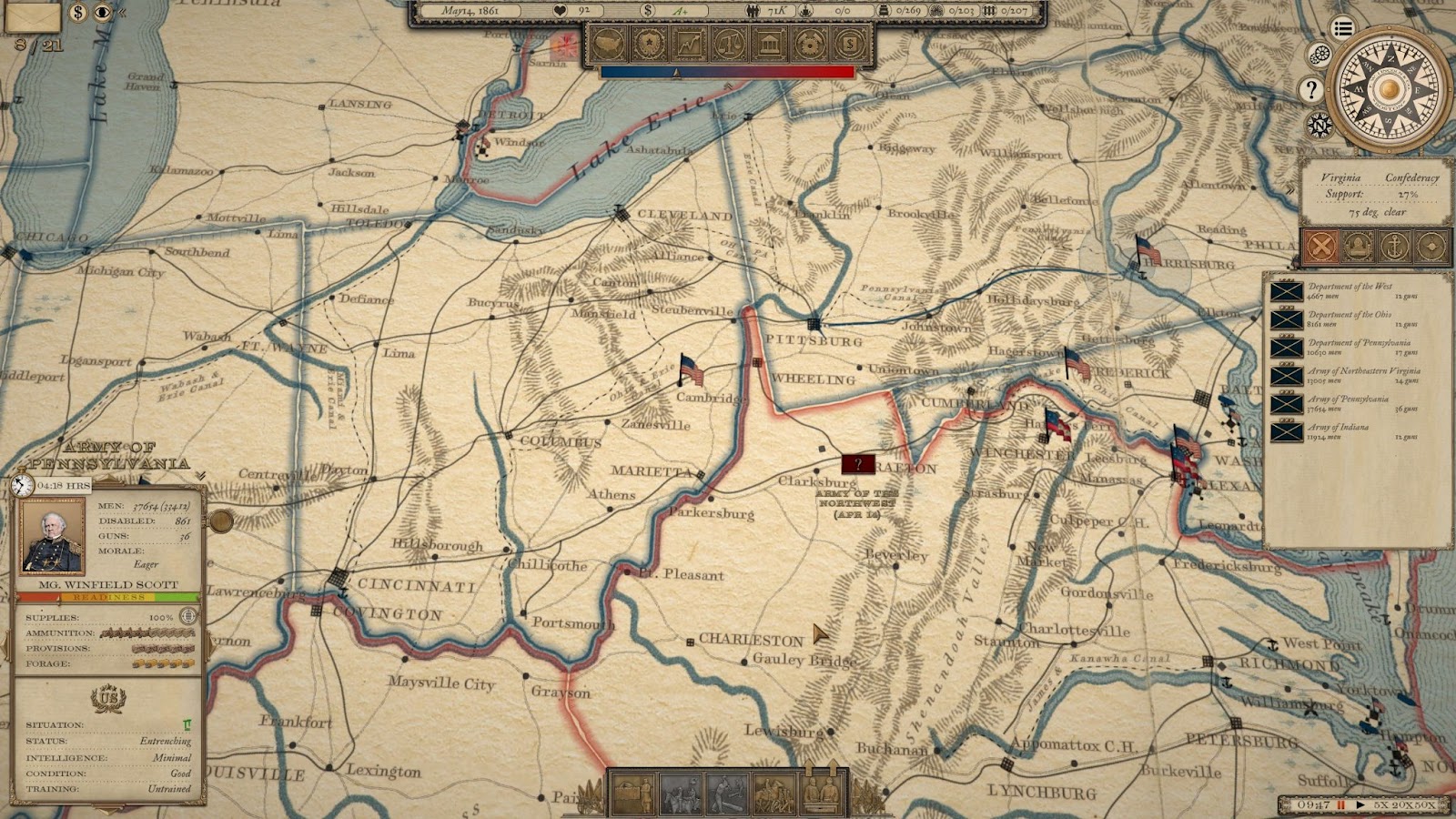
Task: Open the gear and hammers industry panel
Action: [x=809, y=43]
